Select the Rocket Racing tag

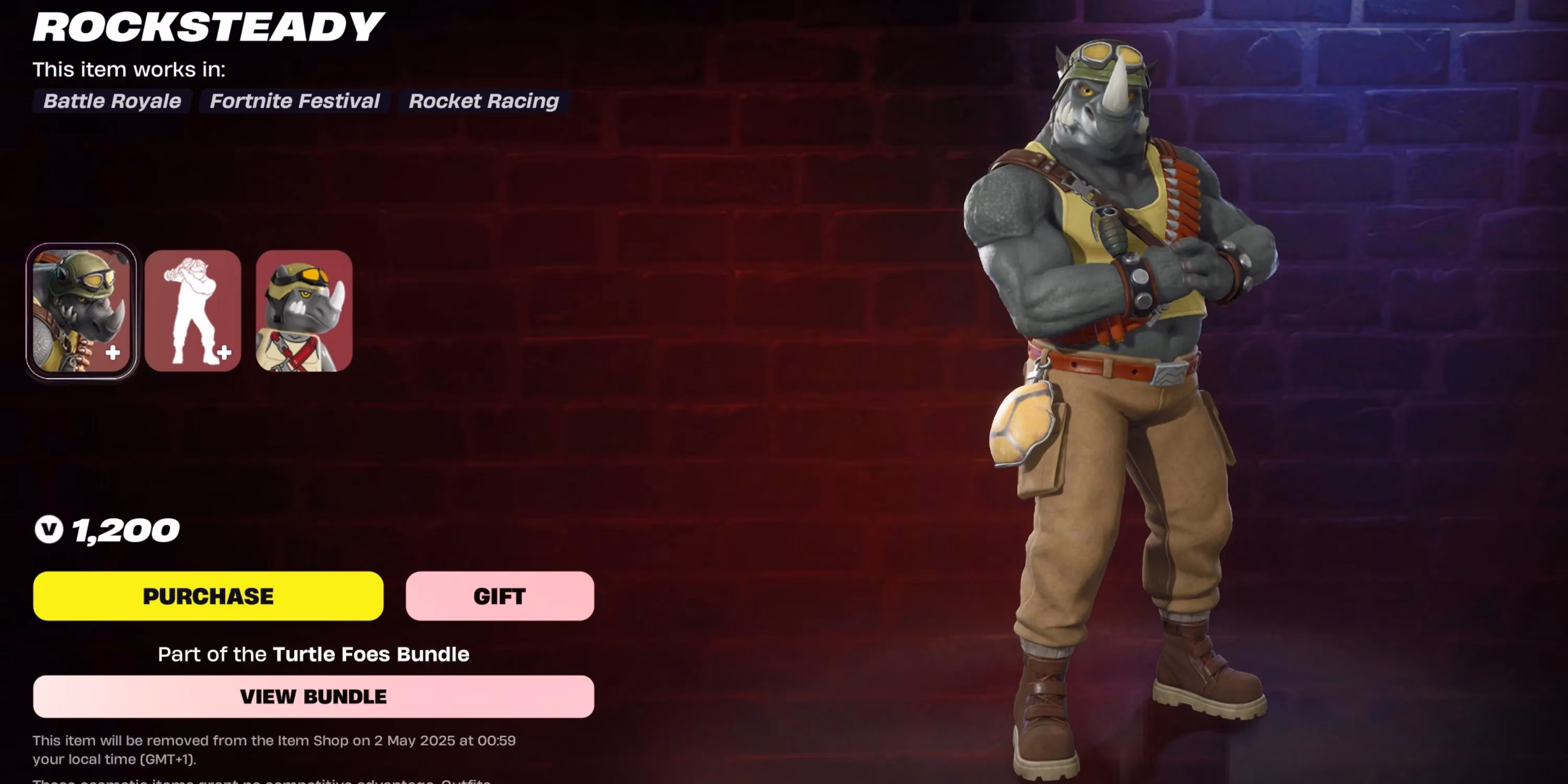tap(483, 101)
